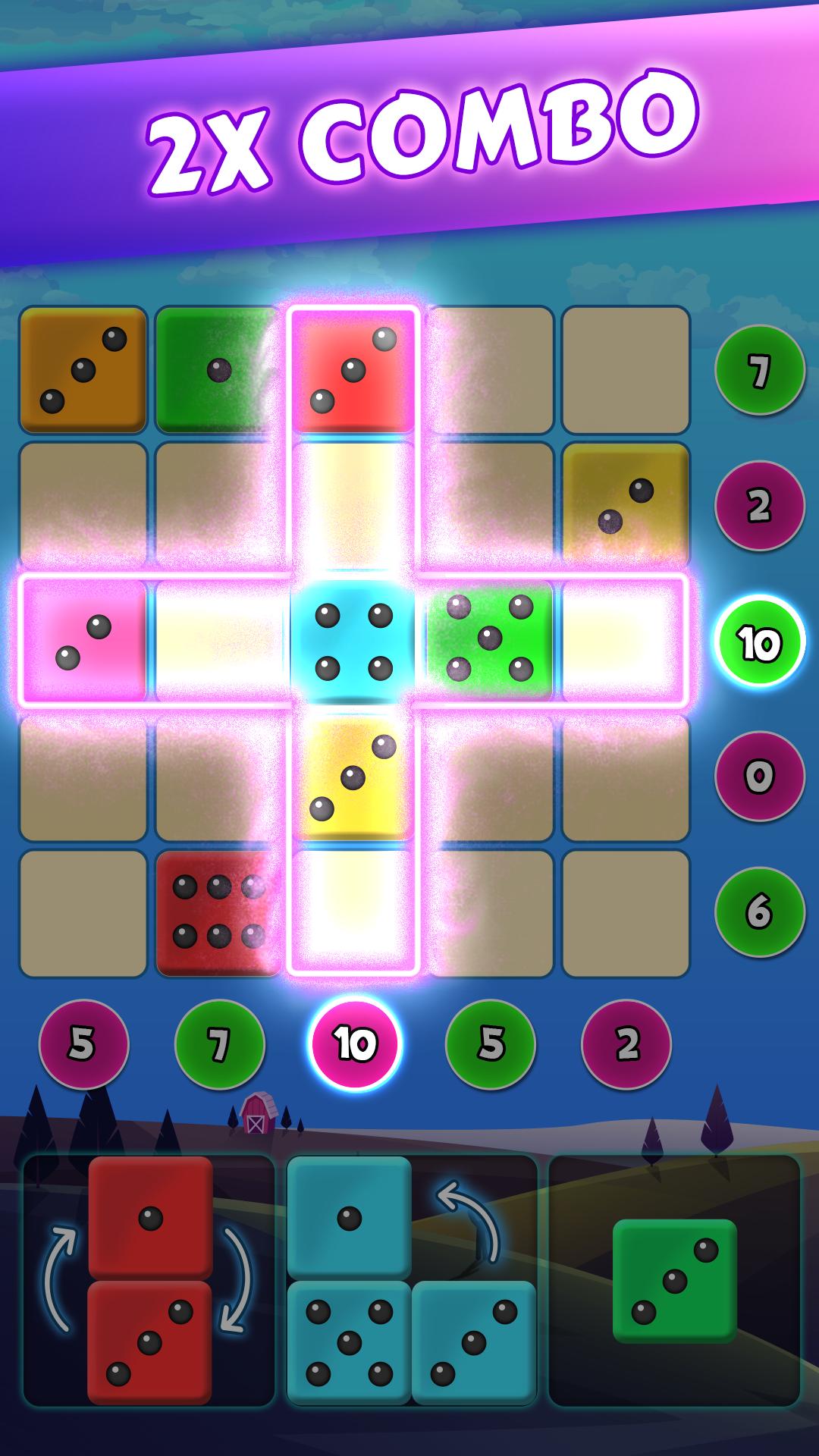Select the single green three-pip die in the tray
The image size is (819, 1456).
pyautogui.click(x=674, y=1281)
